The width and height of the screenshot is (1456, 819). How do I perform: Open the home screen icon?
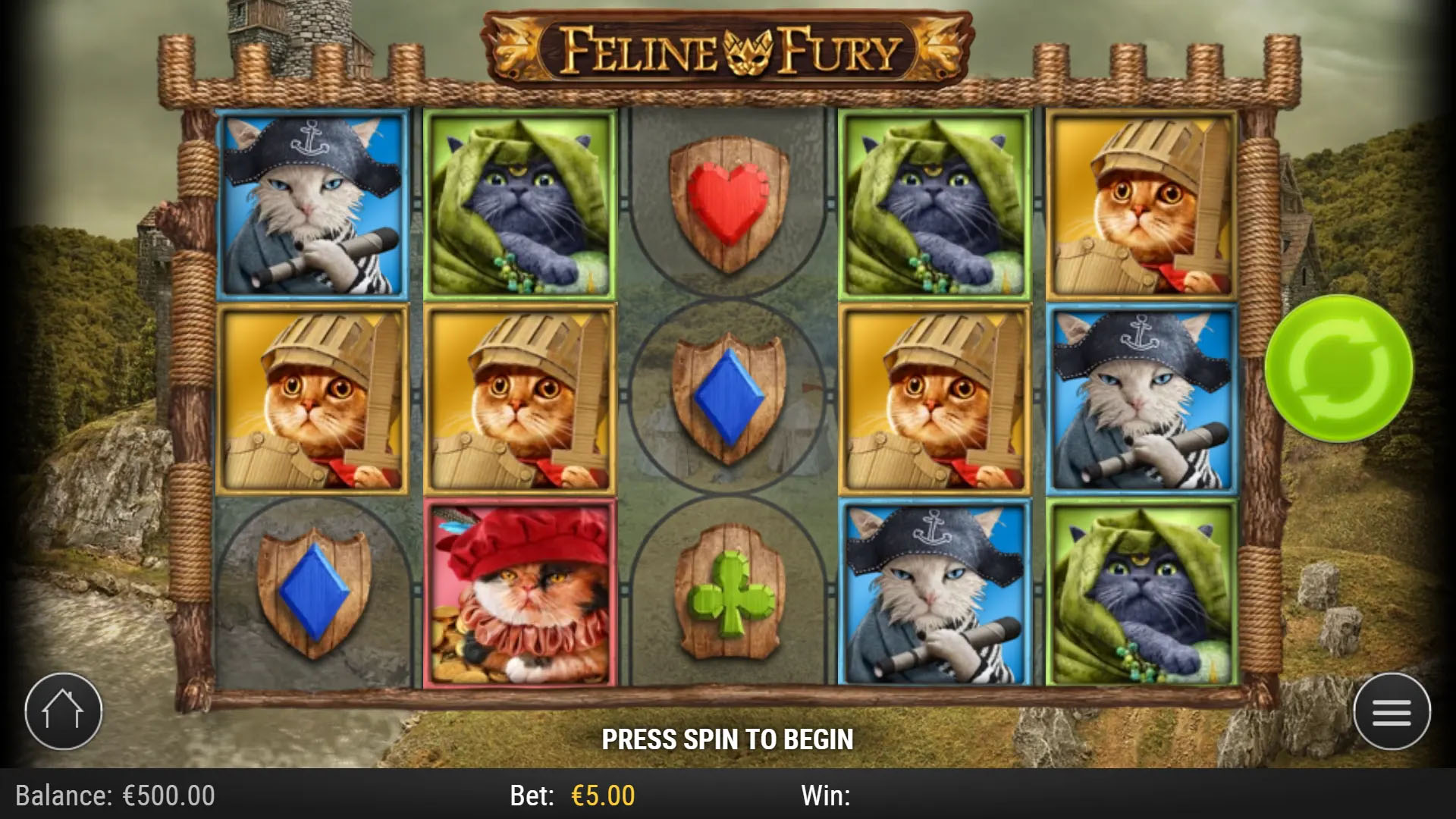pos(65,710)
